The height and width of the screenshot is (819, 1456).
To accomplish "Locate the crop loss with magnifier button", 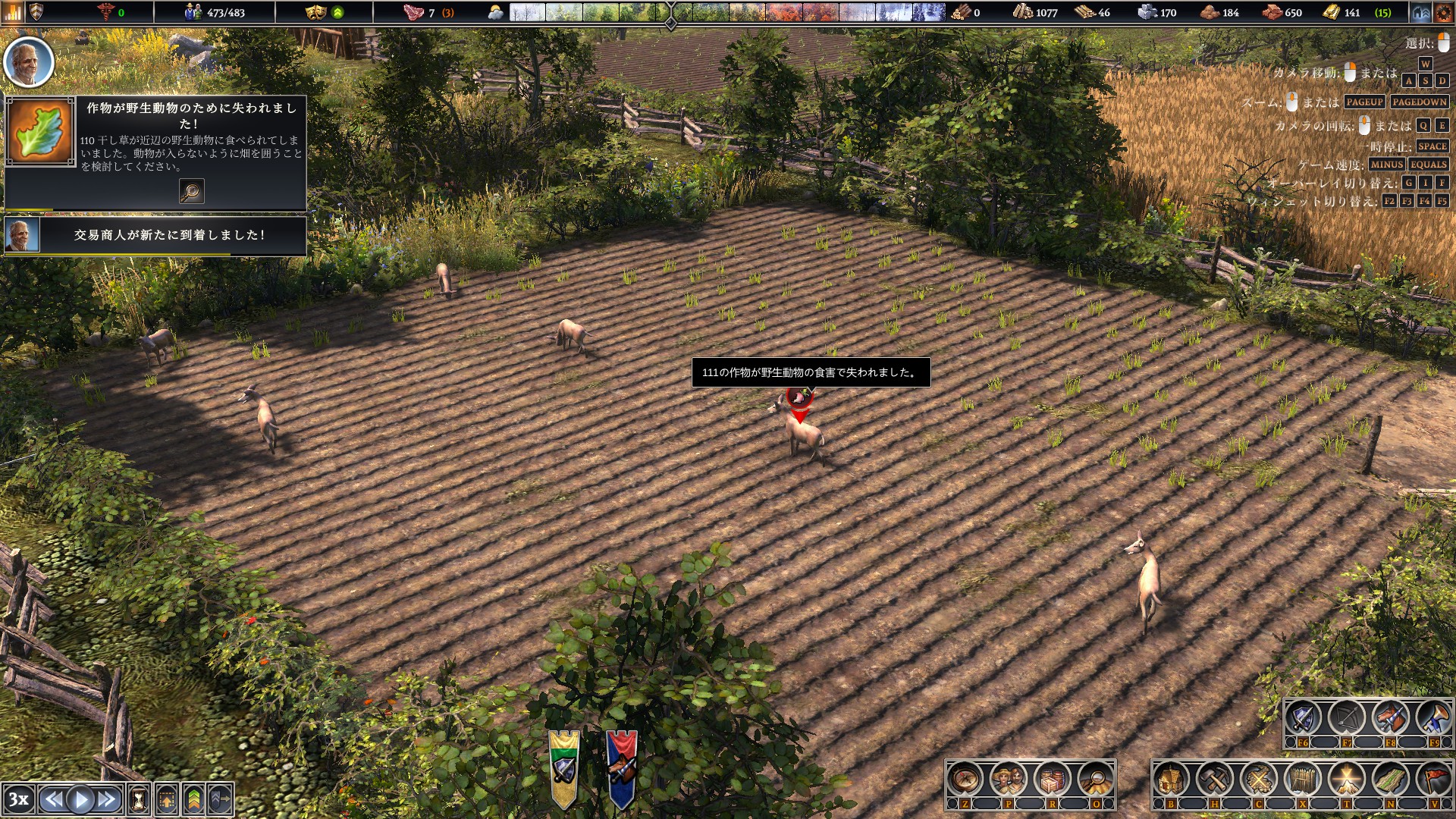I will [x=191, y=191].
